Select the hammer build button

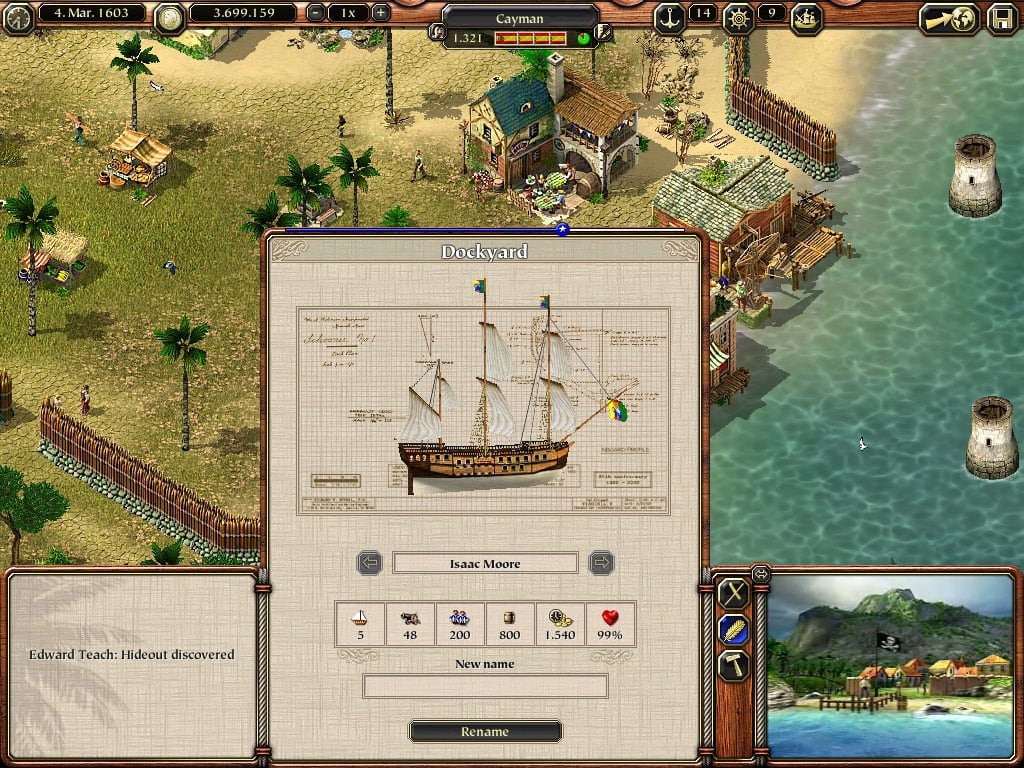[x=735, y=665]
